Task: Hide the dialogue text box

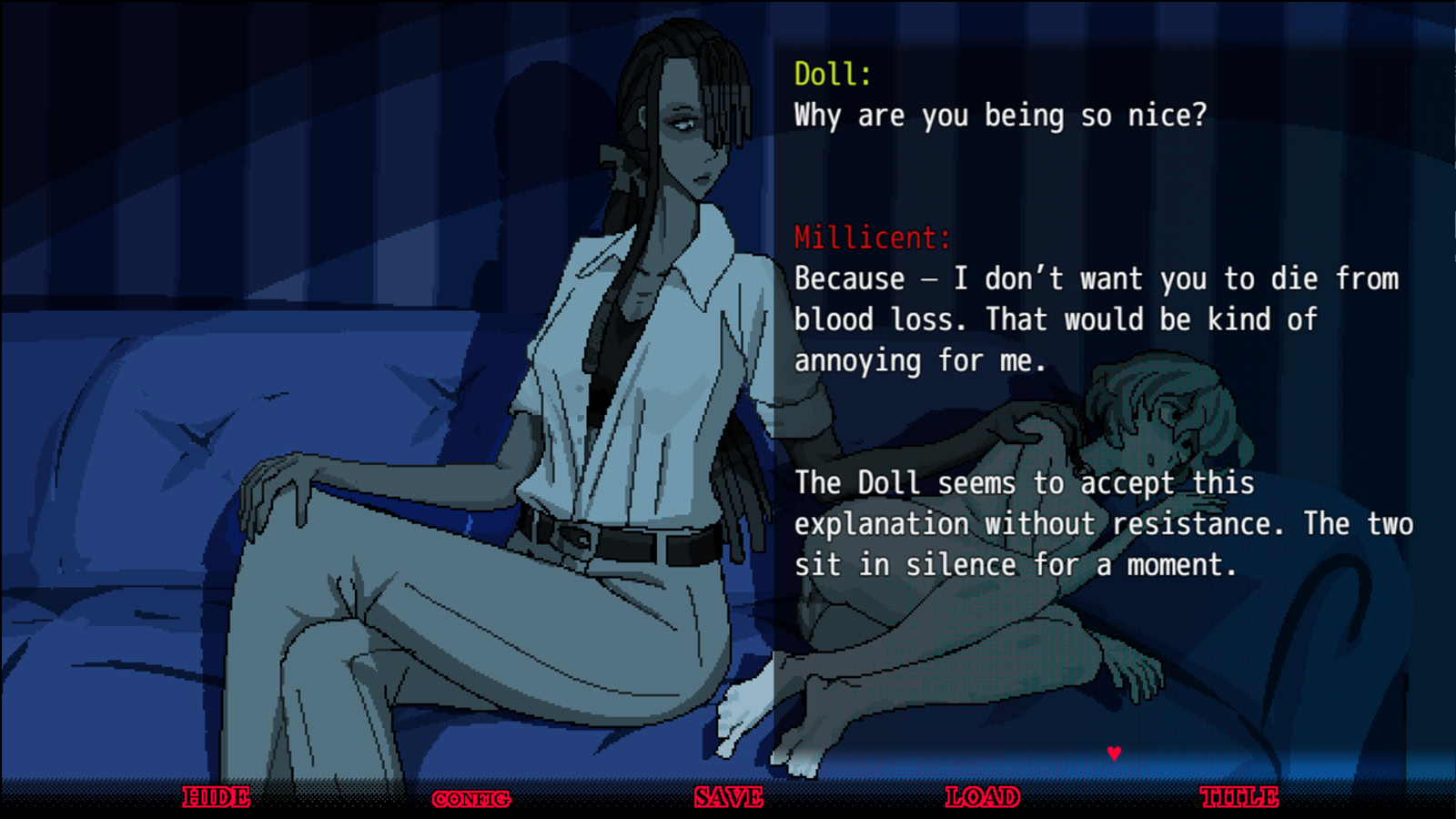Action: pos(217,797)
